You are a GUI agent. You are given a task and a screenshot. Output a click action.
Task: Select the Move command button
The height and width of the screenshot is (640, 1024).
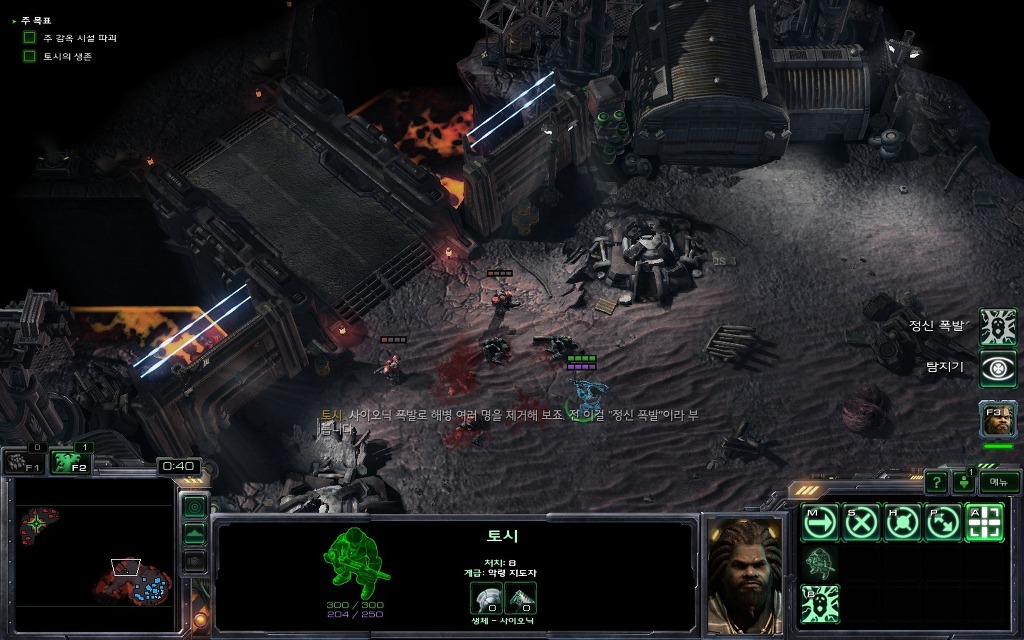tap(820, 522)
